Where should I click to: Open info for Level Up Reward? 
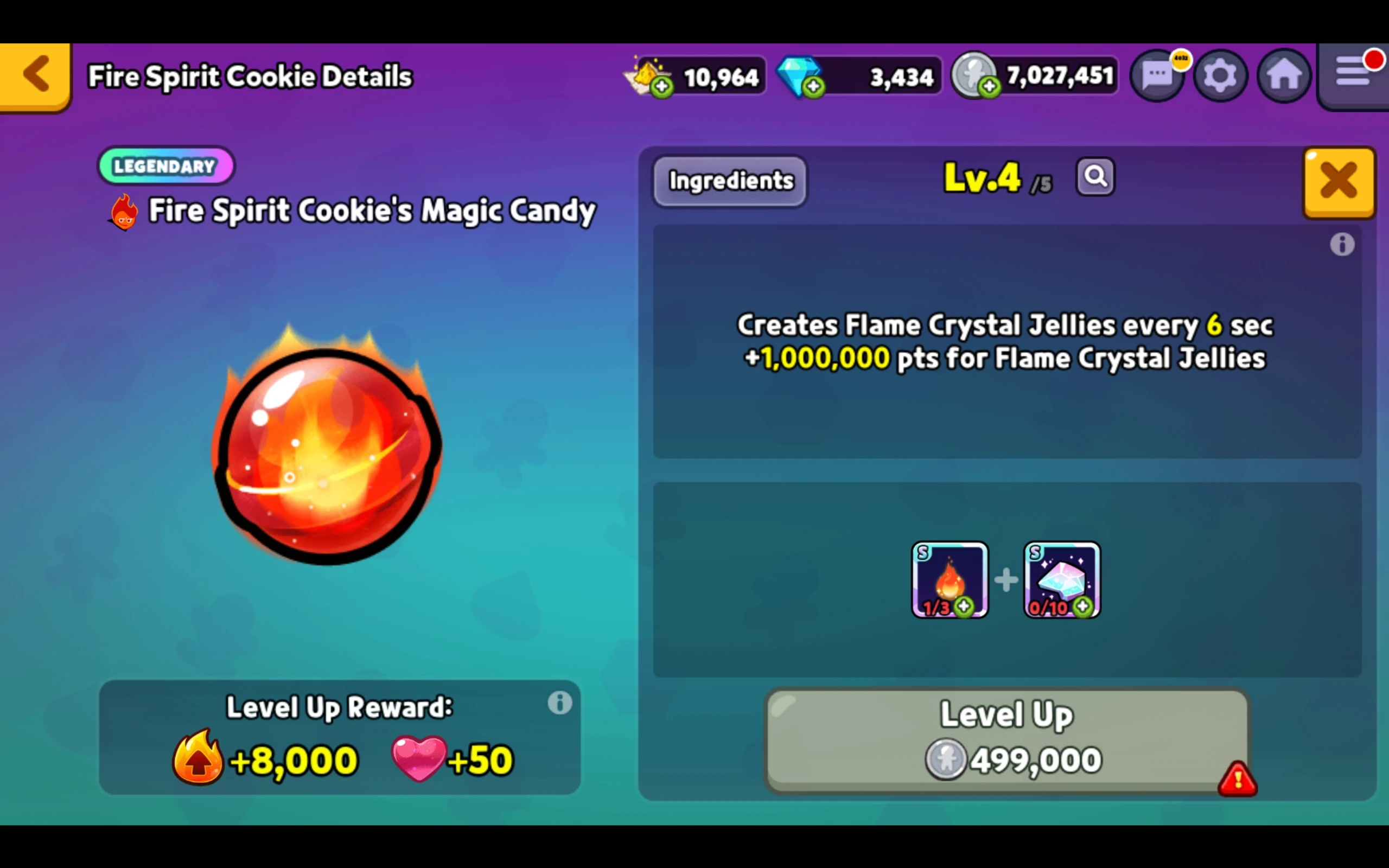tap(559, 701)
